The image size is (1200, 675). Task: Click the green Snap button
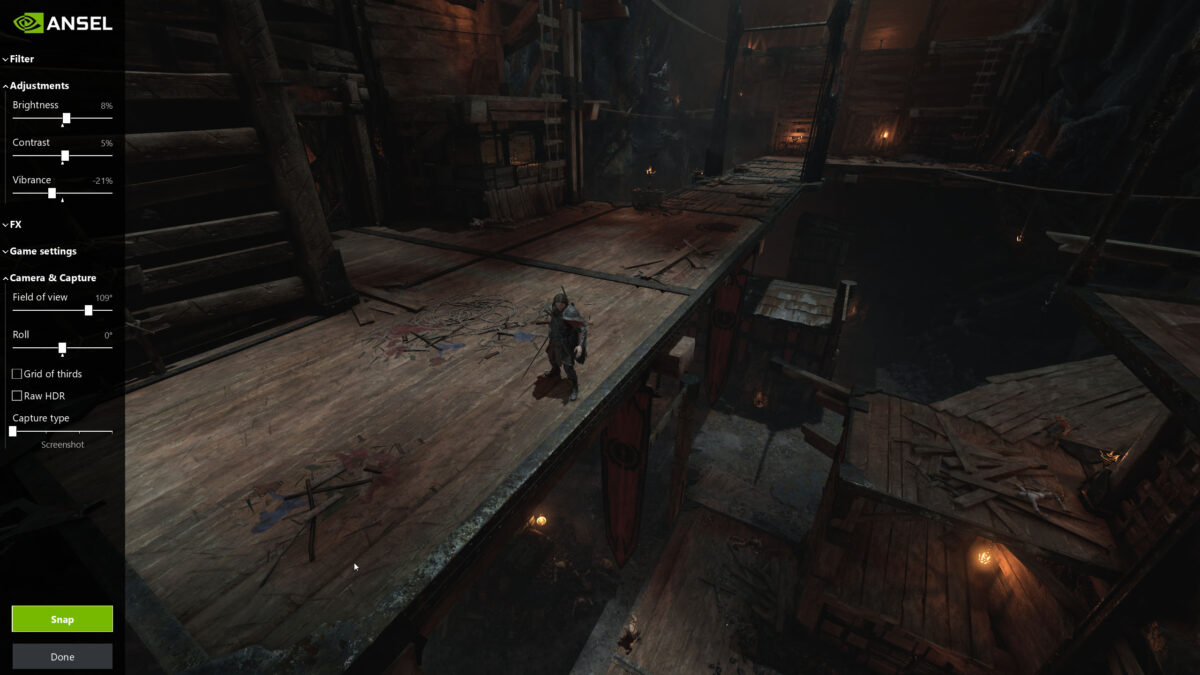click(x=62, y=619)
